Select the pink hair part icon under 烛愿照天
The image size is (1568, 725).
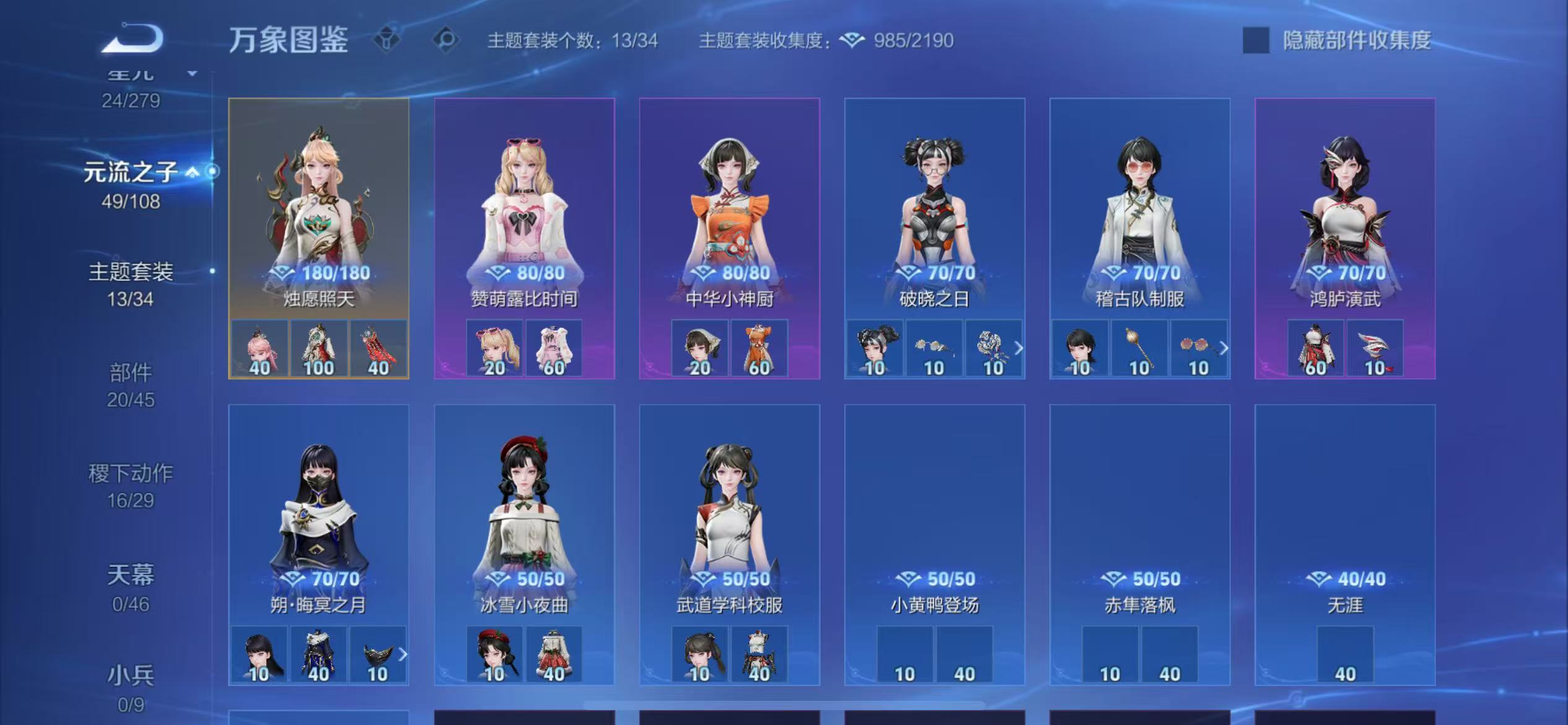click(259, 348)
